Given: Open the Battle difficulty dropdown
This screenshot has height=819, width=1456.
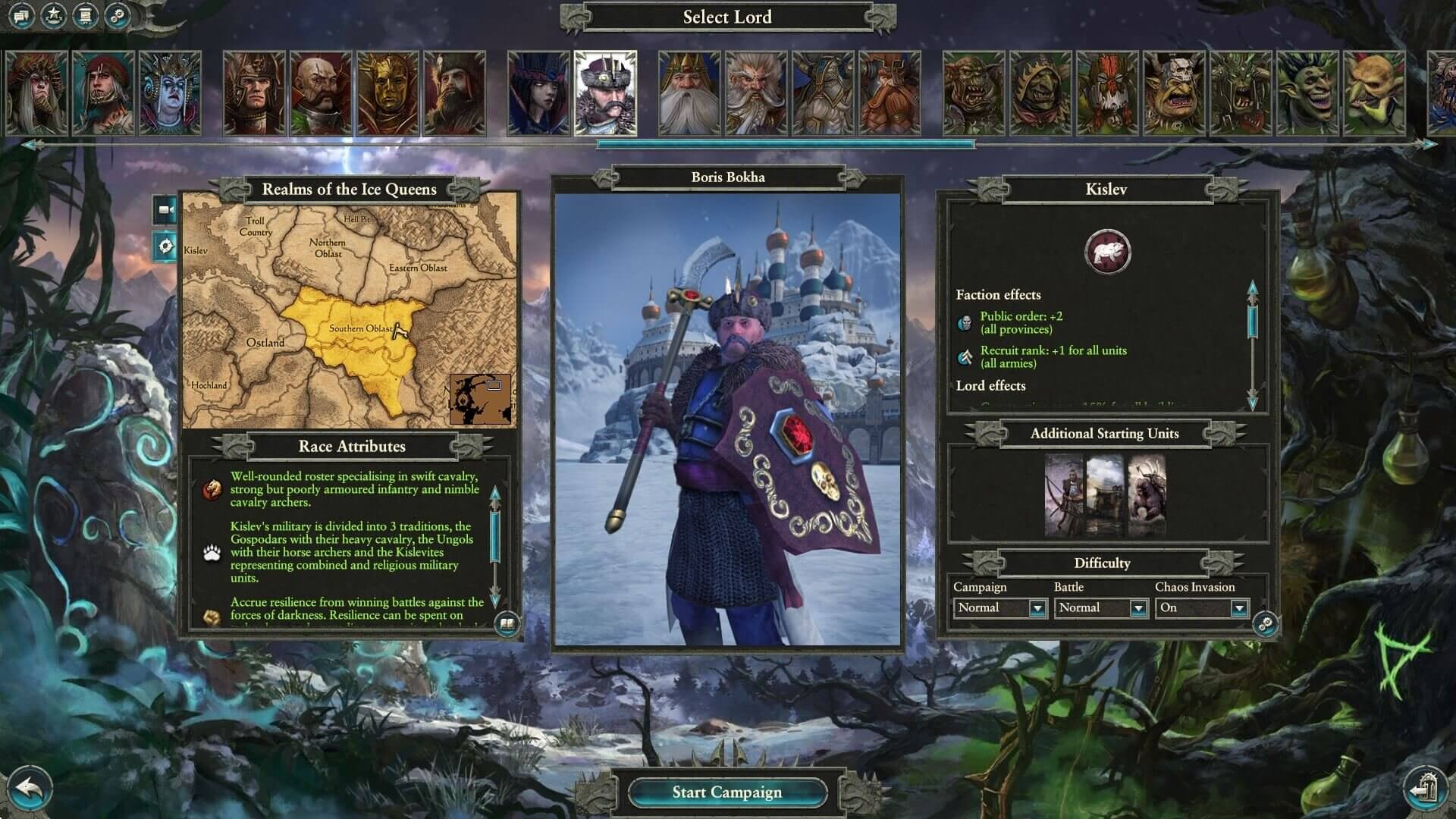Looking at the screenshot, I should click(1137, 608).
